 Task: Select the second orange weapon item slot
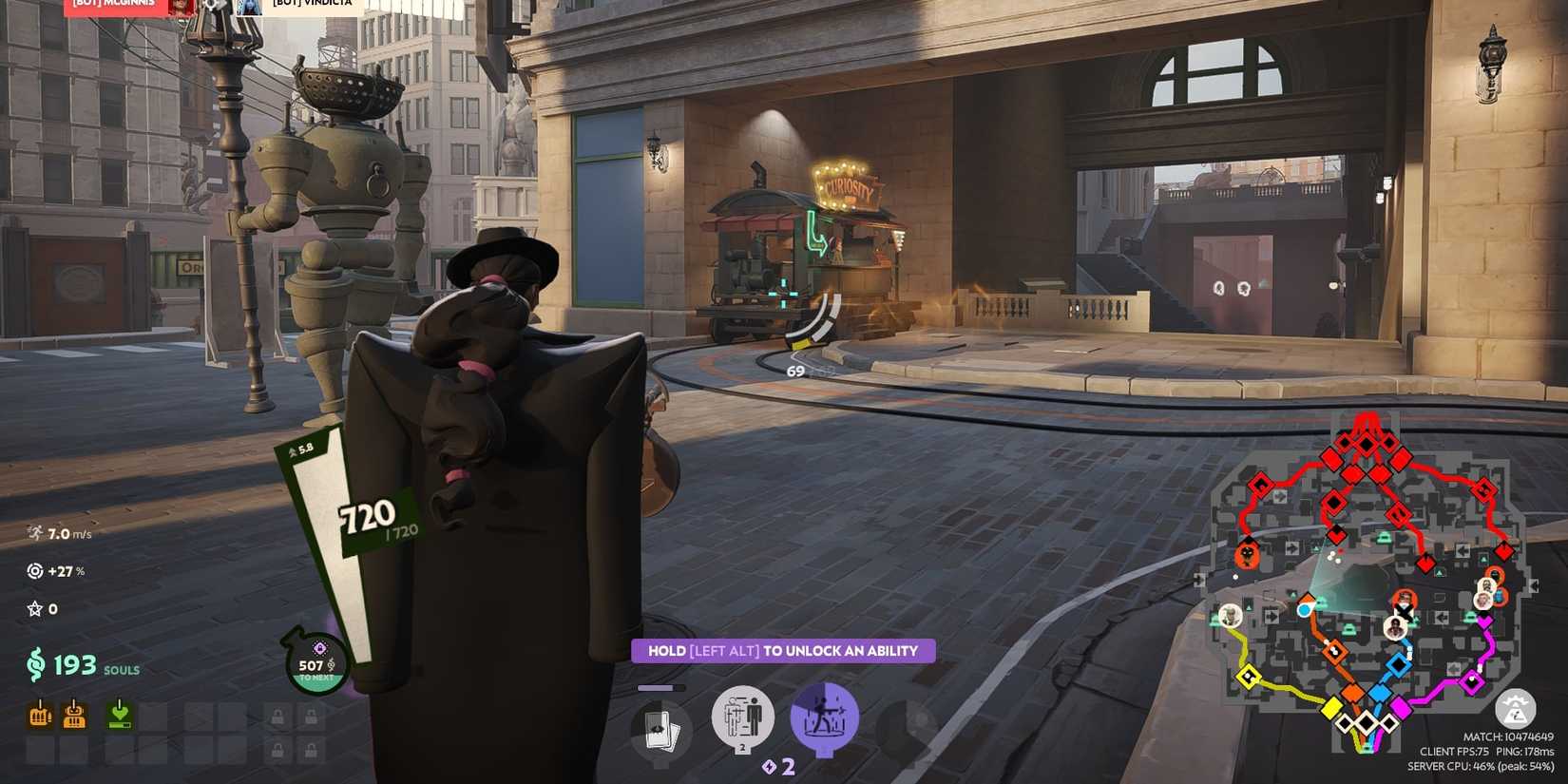pyautogui.click(x=73, y=717)
